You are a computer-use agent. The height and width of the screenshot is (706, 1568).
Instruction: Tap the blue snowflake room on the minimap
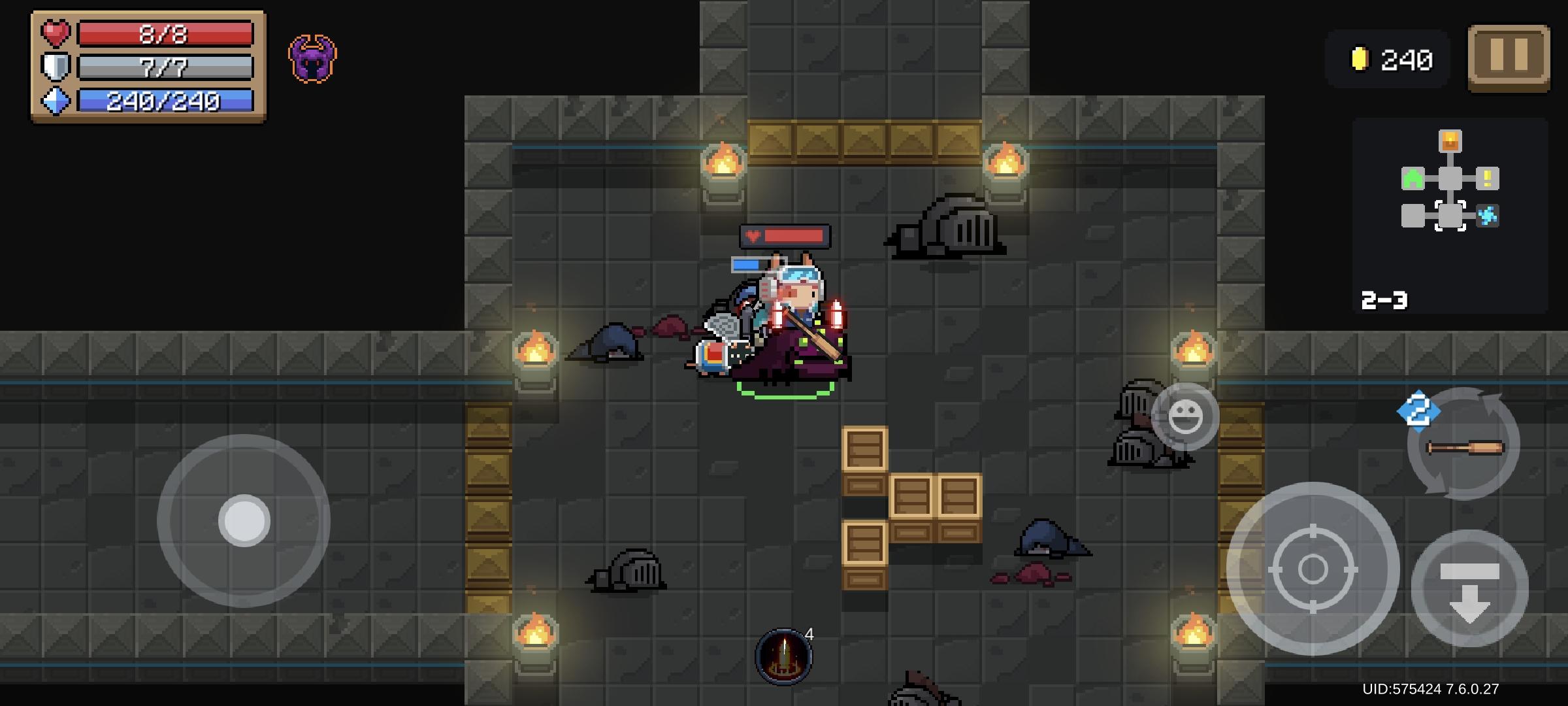(1488, 216)
